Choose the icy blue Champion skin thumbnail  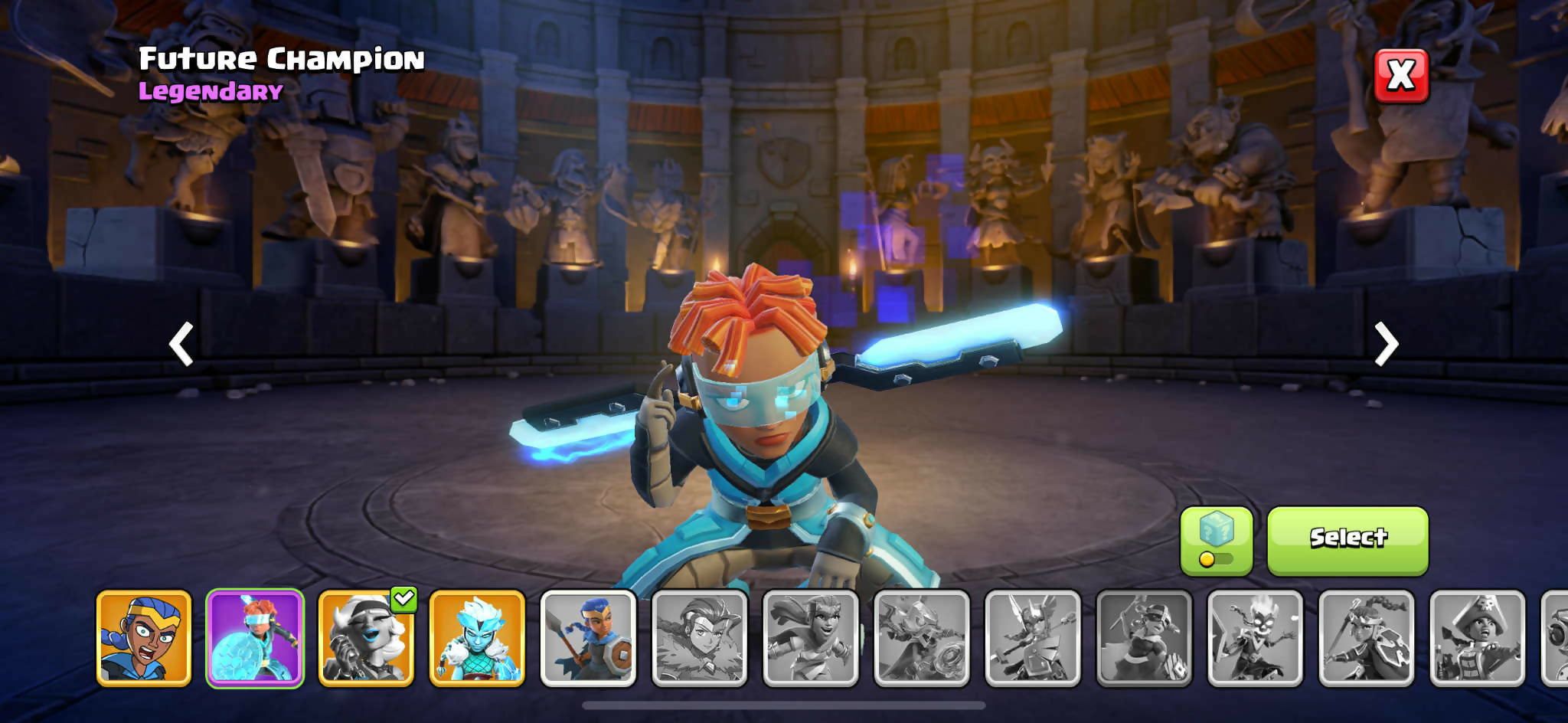pyautogui.click(x=477, y=638)
